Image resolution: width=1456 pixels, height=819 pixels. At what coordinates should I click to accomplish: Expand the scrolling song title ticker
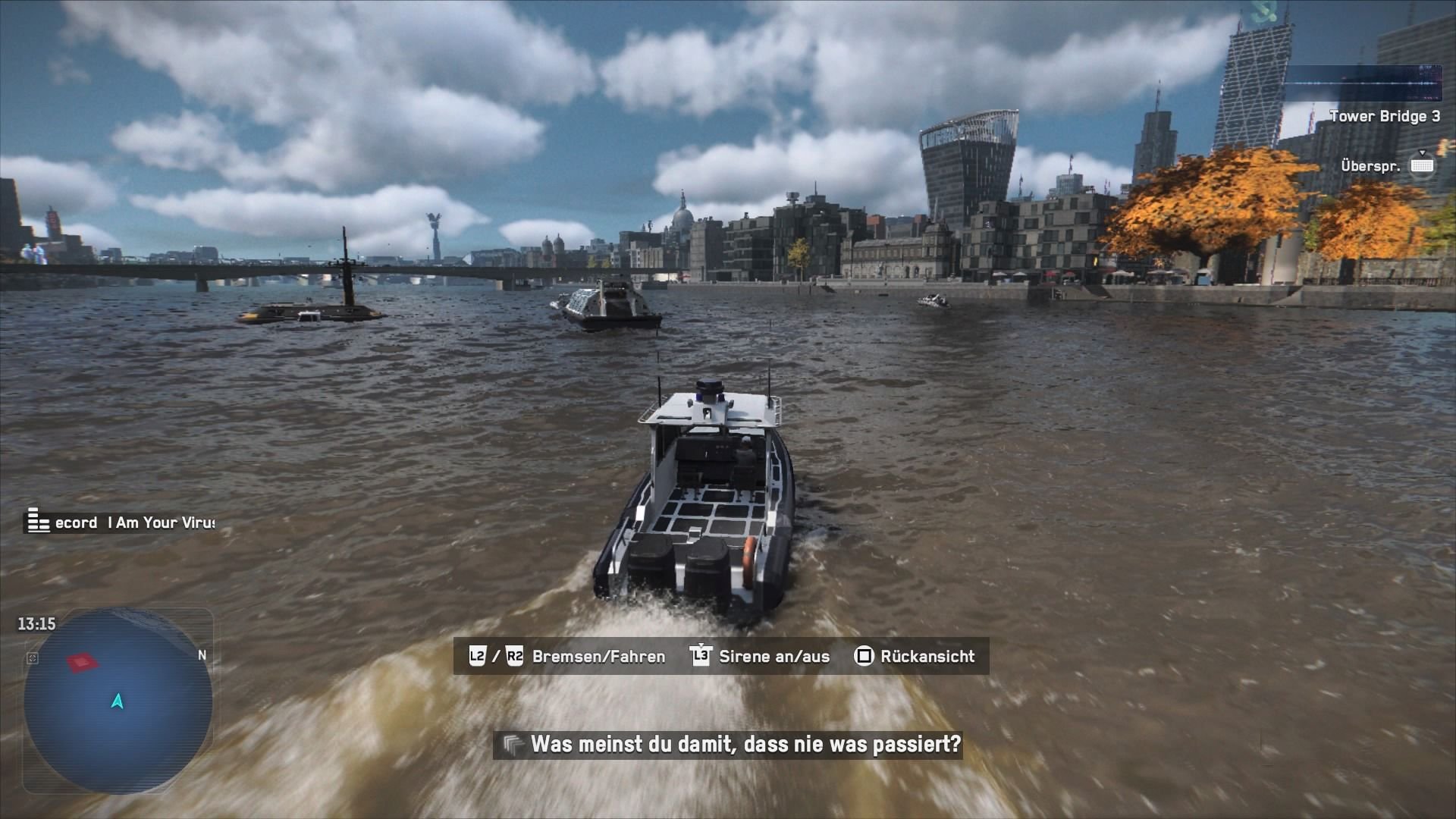[121, 522]
